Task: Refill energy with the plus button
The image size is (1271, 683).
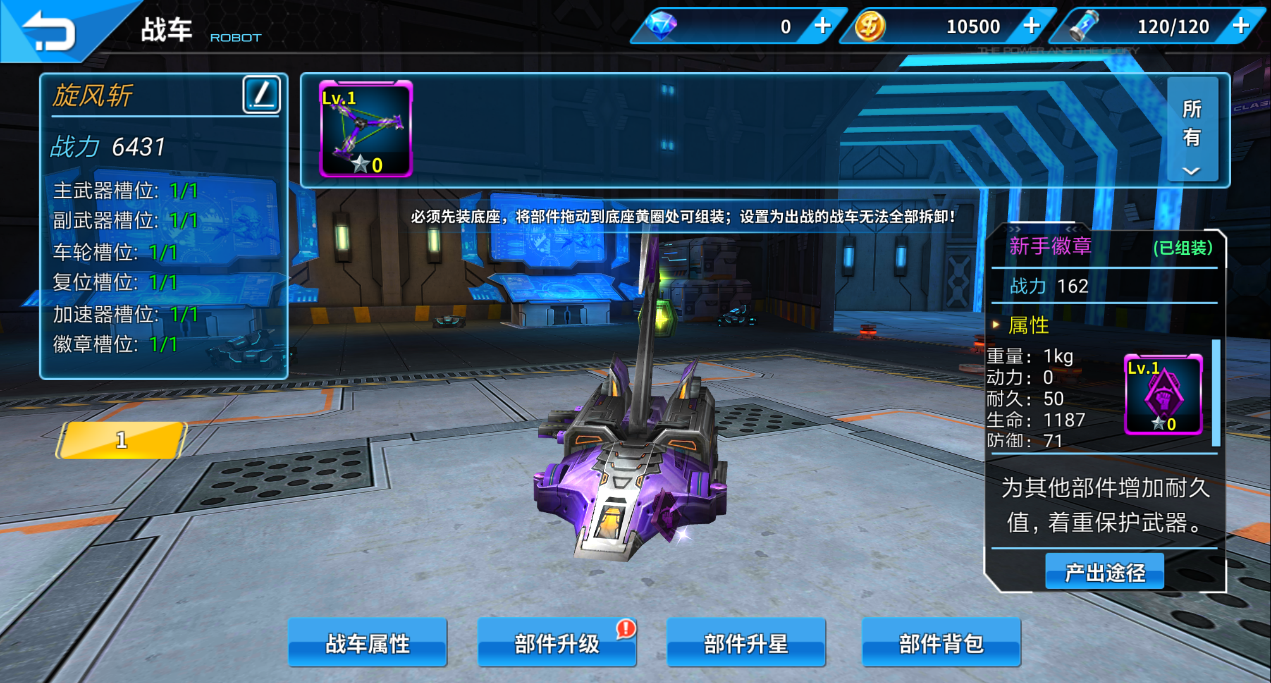Action: click(x=1240, y=26)
